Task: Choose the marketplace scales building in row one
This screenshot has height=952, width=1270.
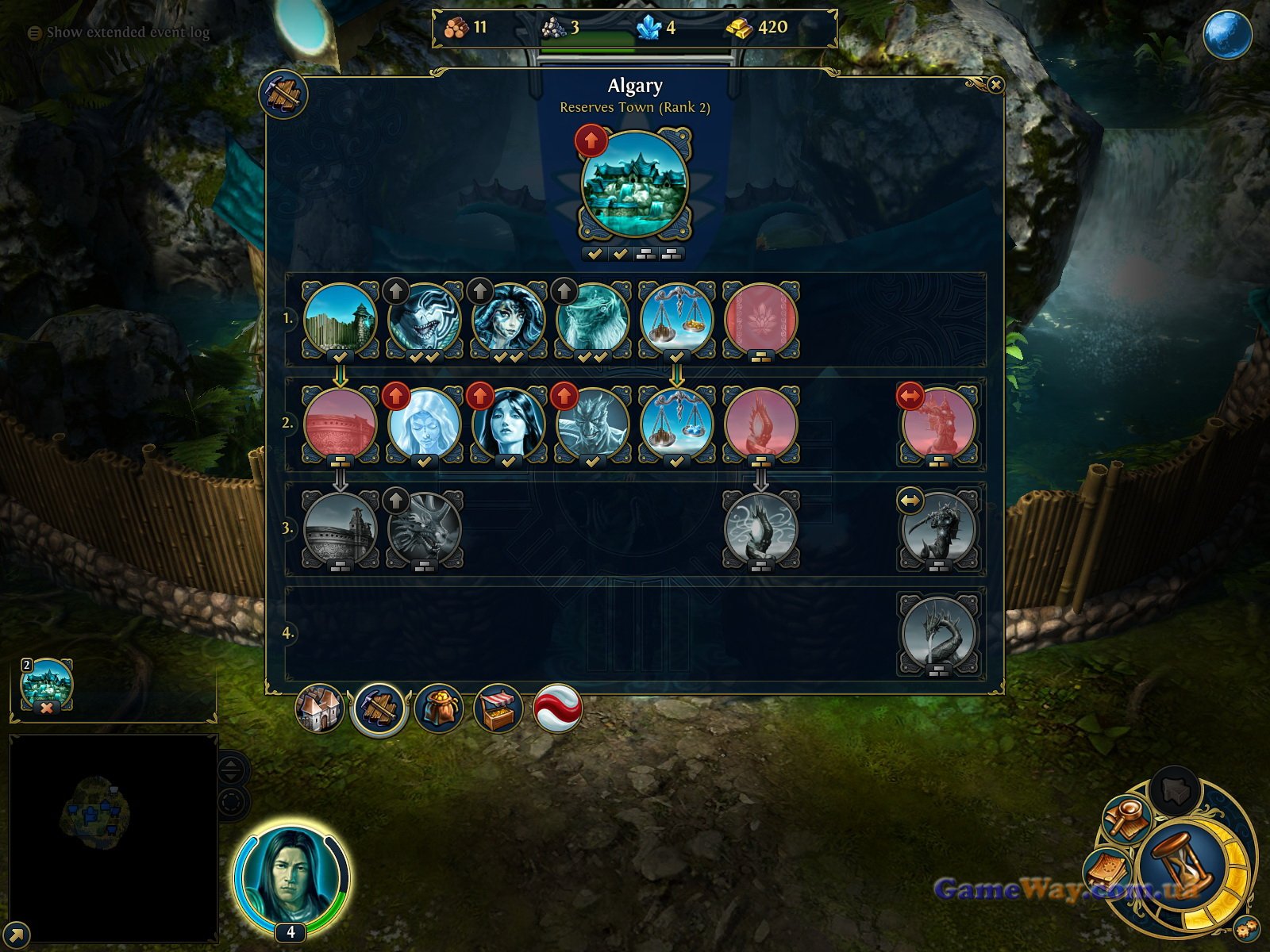Action: point(676,318)
